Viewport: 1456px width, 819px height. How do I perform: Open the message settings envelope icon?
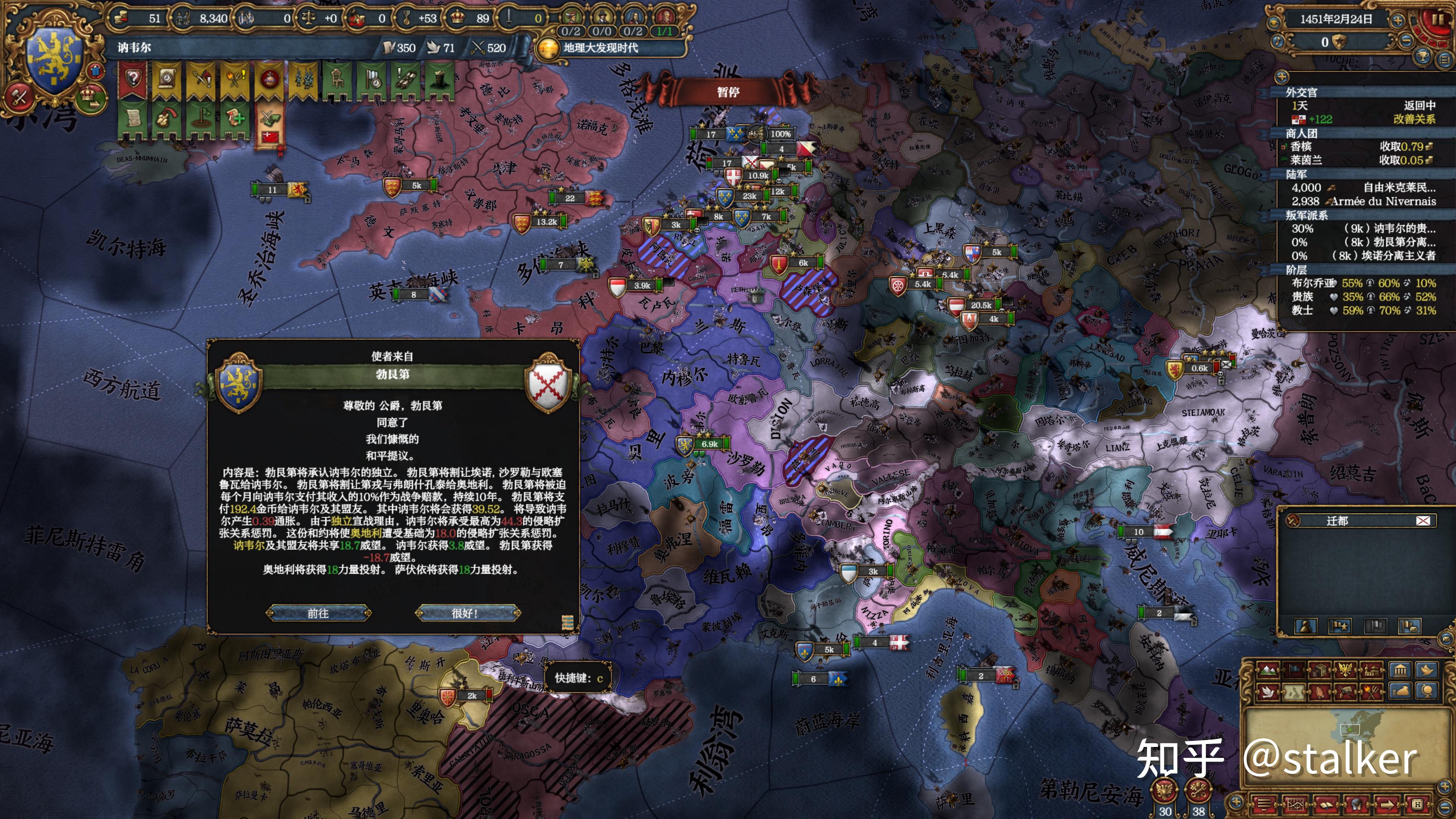[1295, 804]
